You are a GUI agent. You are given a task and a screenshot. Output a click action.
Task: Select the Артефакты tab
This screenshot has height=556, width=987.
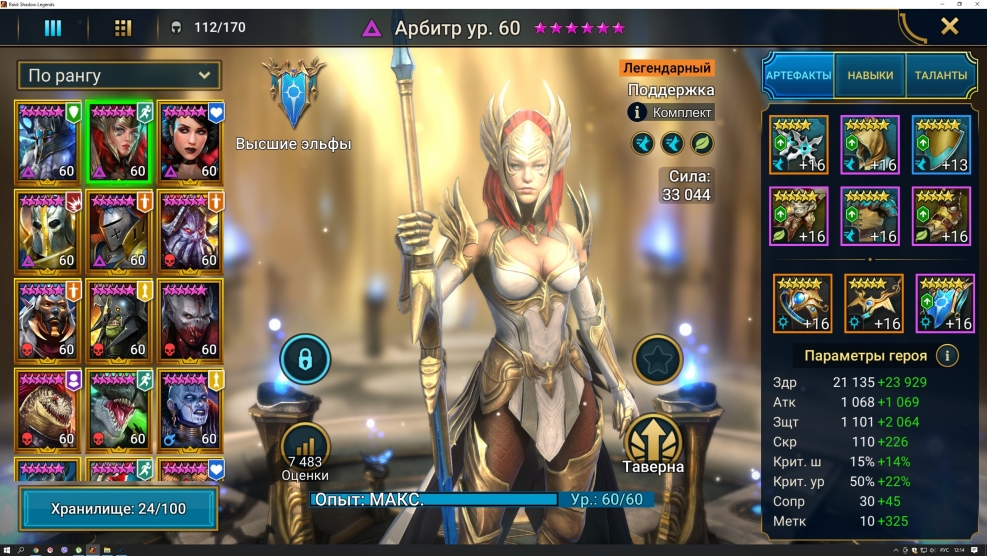pyautogui.click(x=798, y=75)
